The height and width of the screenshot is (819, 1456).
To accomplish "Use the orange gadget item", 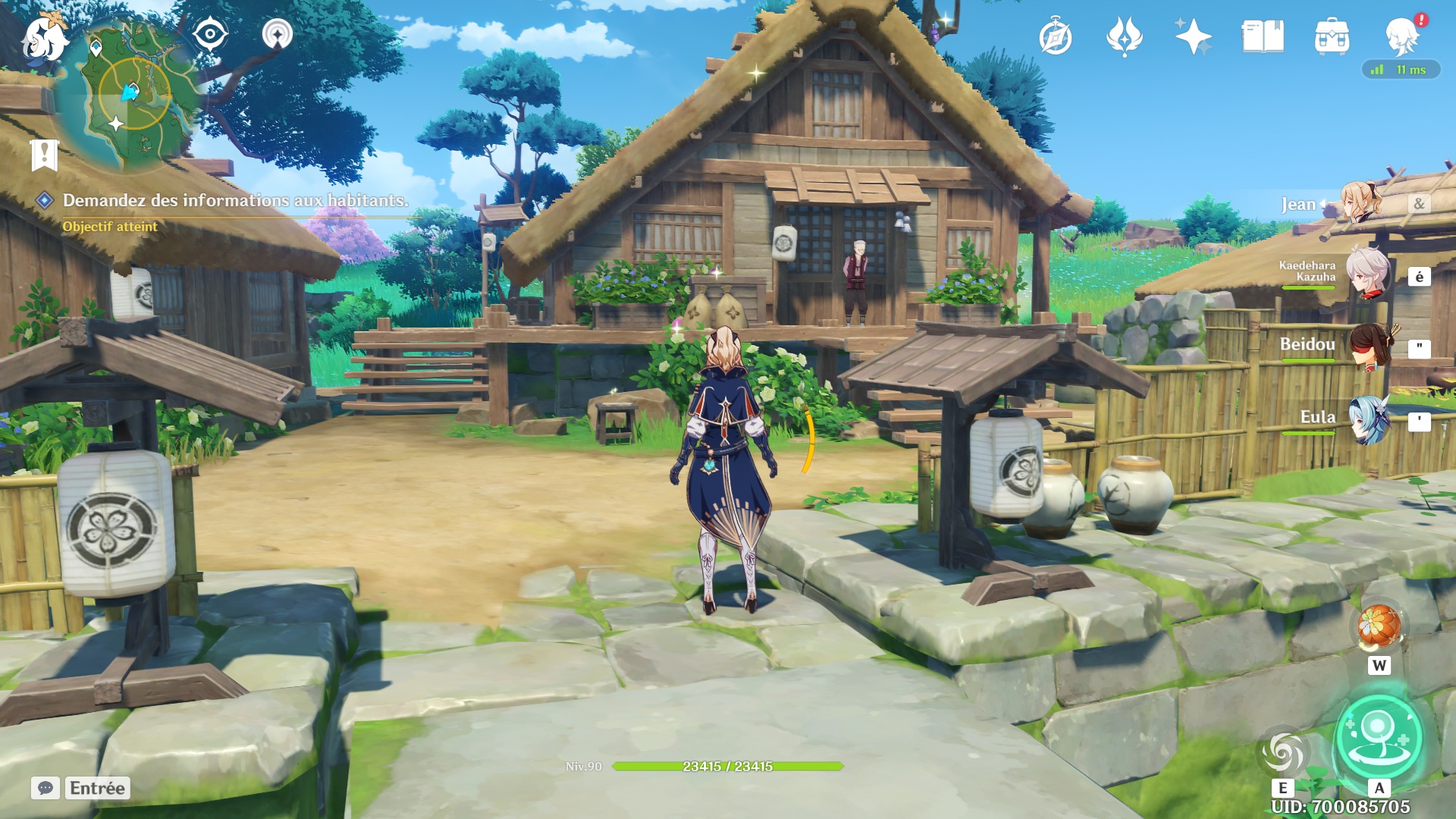I will (1379, 626).
